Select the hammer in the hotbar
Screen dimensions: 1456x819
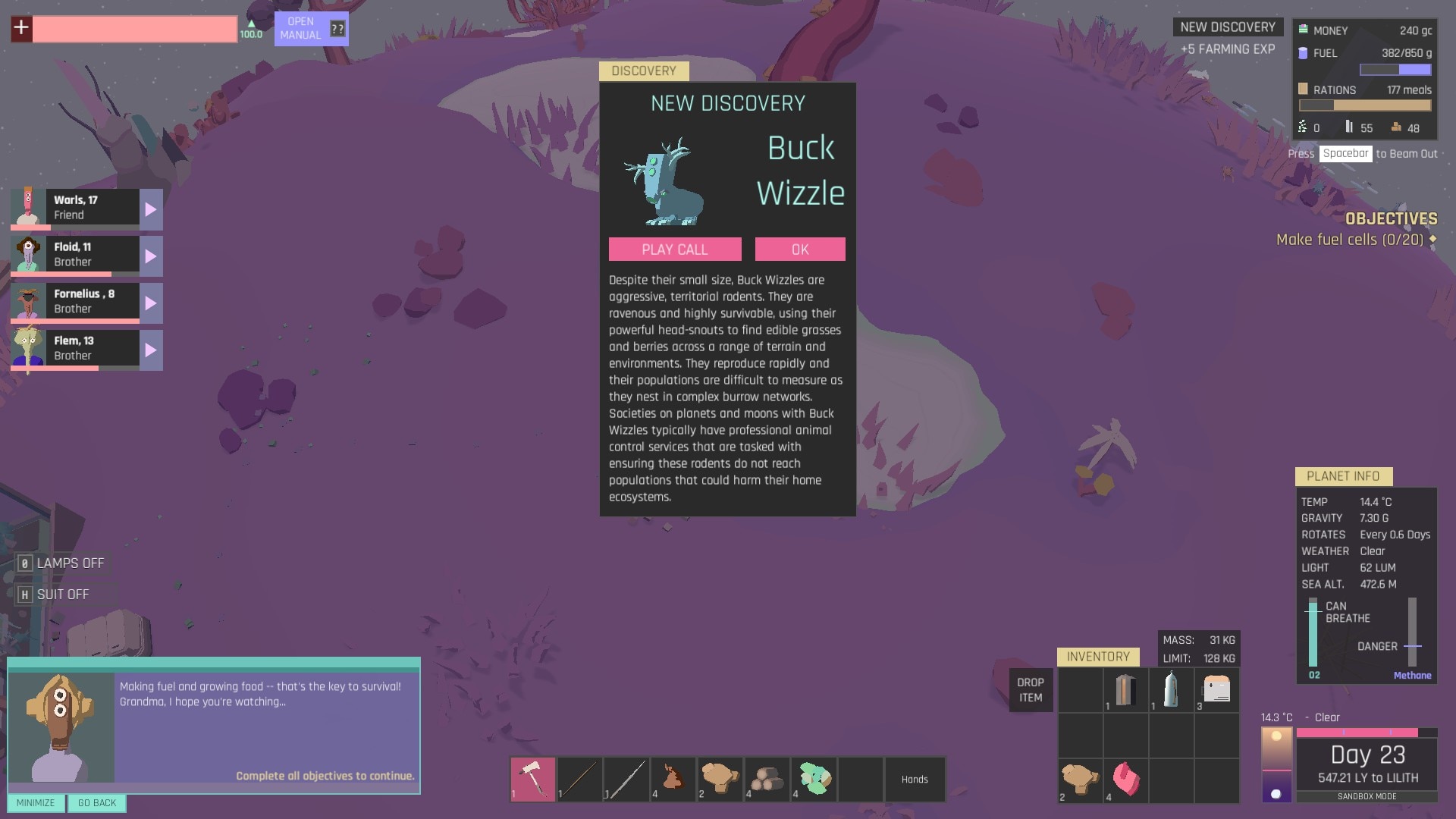pyautogui.click(x=532, y=779)
